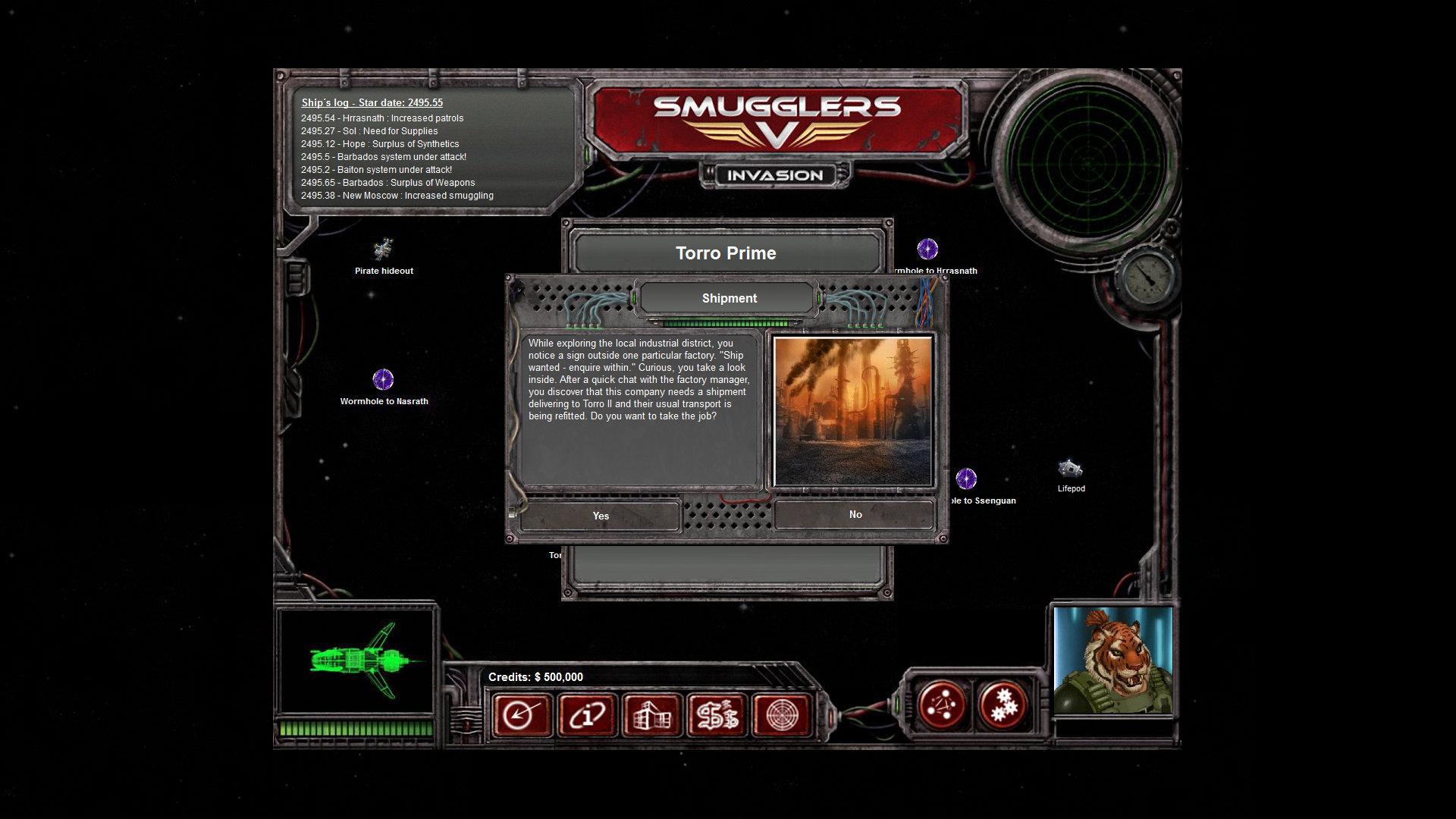Open the Ship's log star date entry

point(372,102)
